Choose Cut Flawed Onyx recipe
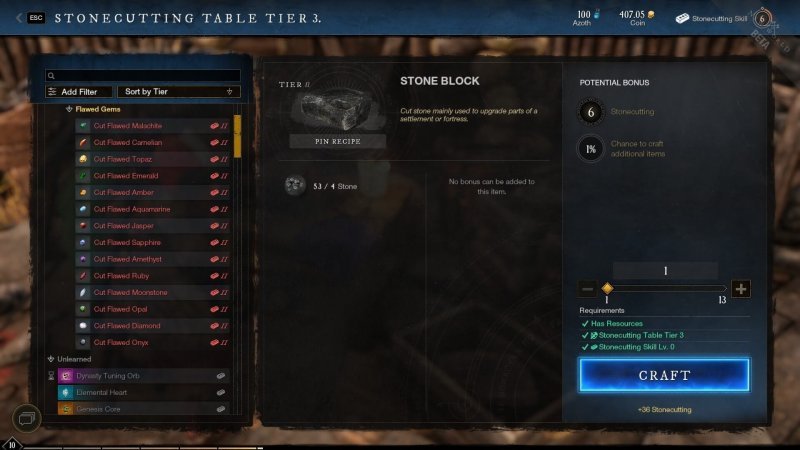800x450 pixels. [120, 343]
